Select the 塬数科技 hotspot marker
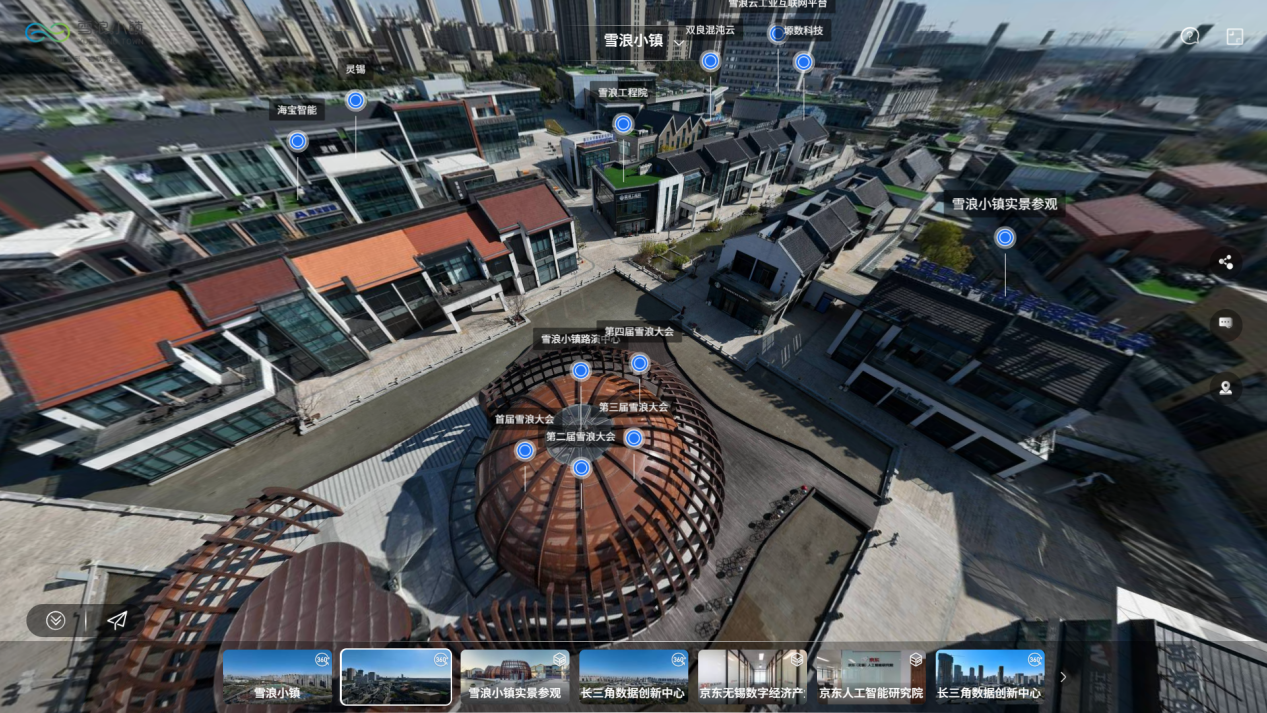Image resolution: width=1267 pixels, height=713 pixels. click(x=803, y=62)
